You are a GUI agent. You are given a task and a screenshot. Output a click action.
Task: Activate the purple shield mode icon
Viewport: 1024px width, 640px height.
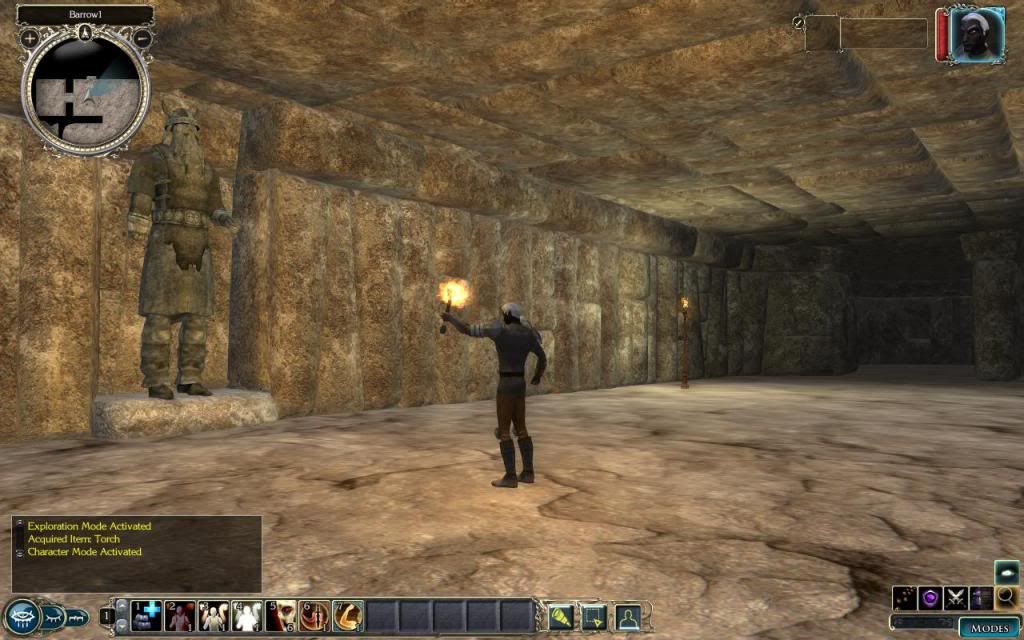click(930, 598)
